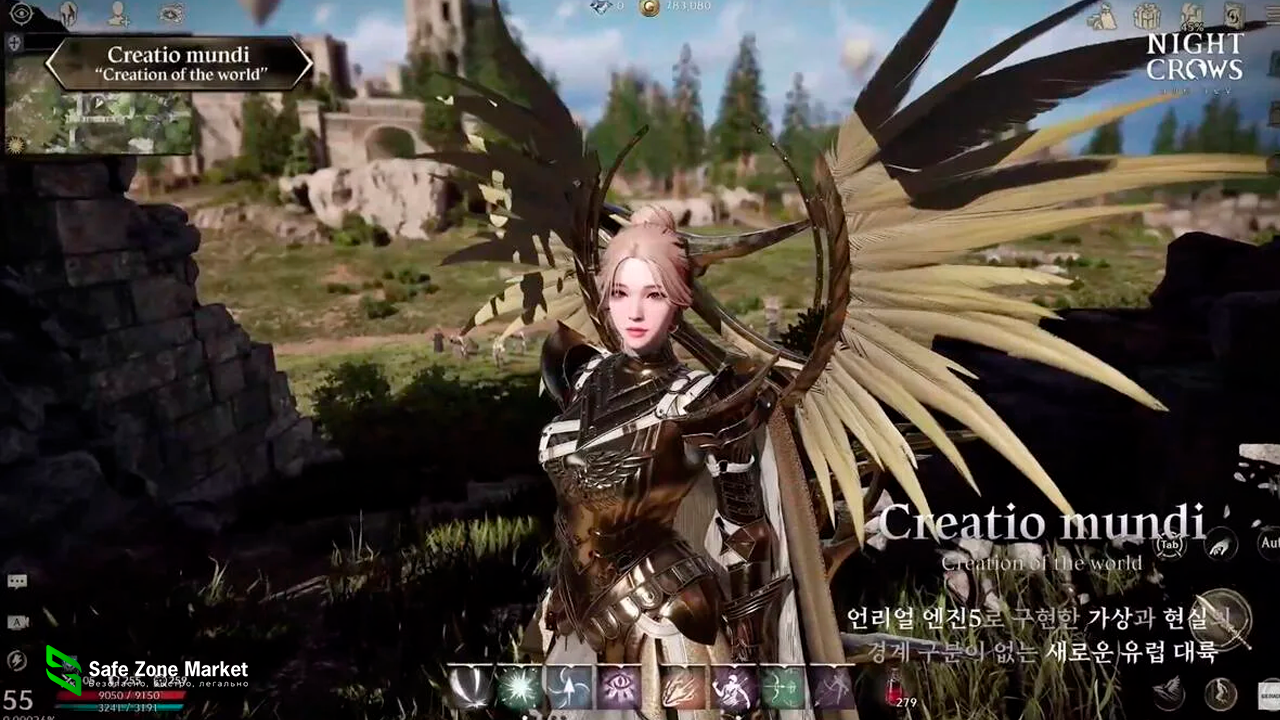
Task: Use the dim purple bow skill
Action: pyautogui.click(x=832, y=689)
